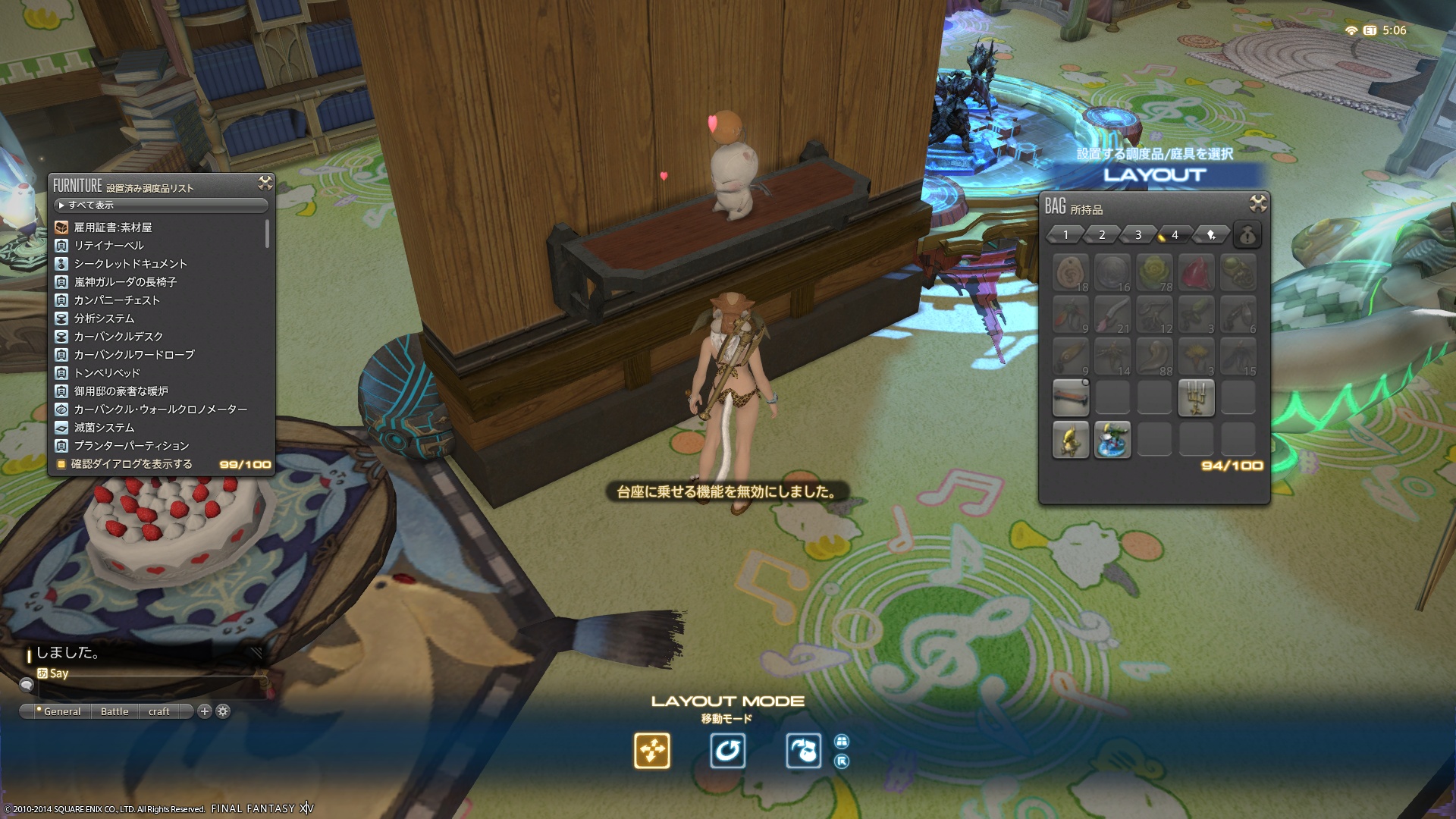Screen dimensions: 1456x819
Task: Choose プランターパーティション from the list
Action: 131,446
